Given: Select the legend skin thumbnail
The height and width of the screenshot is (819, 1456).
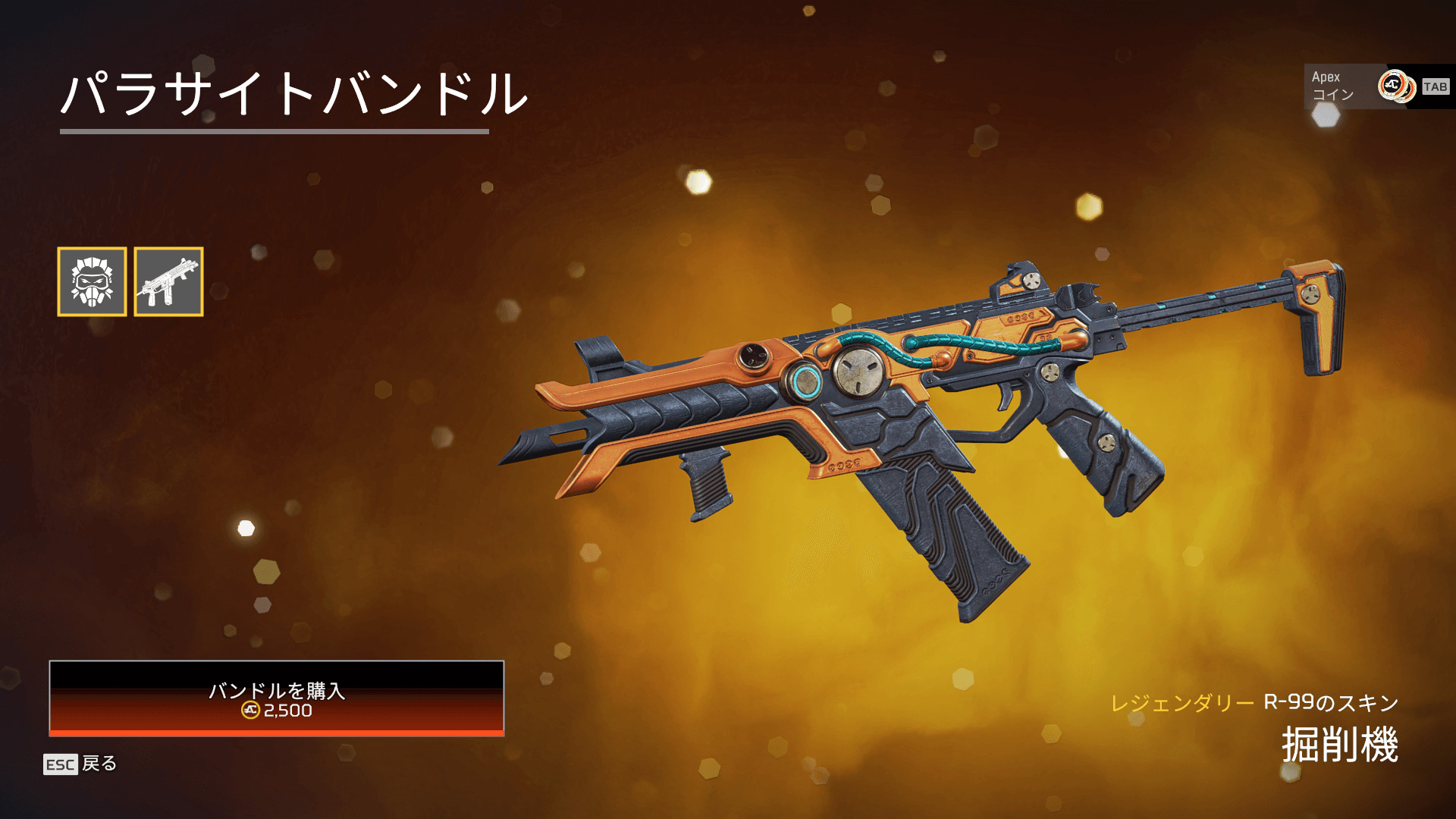Looking at the screenshot, I should tap(92, 281).
